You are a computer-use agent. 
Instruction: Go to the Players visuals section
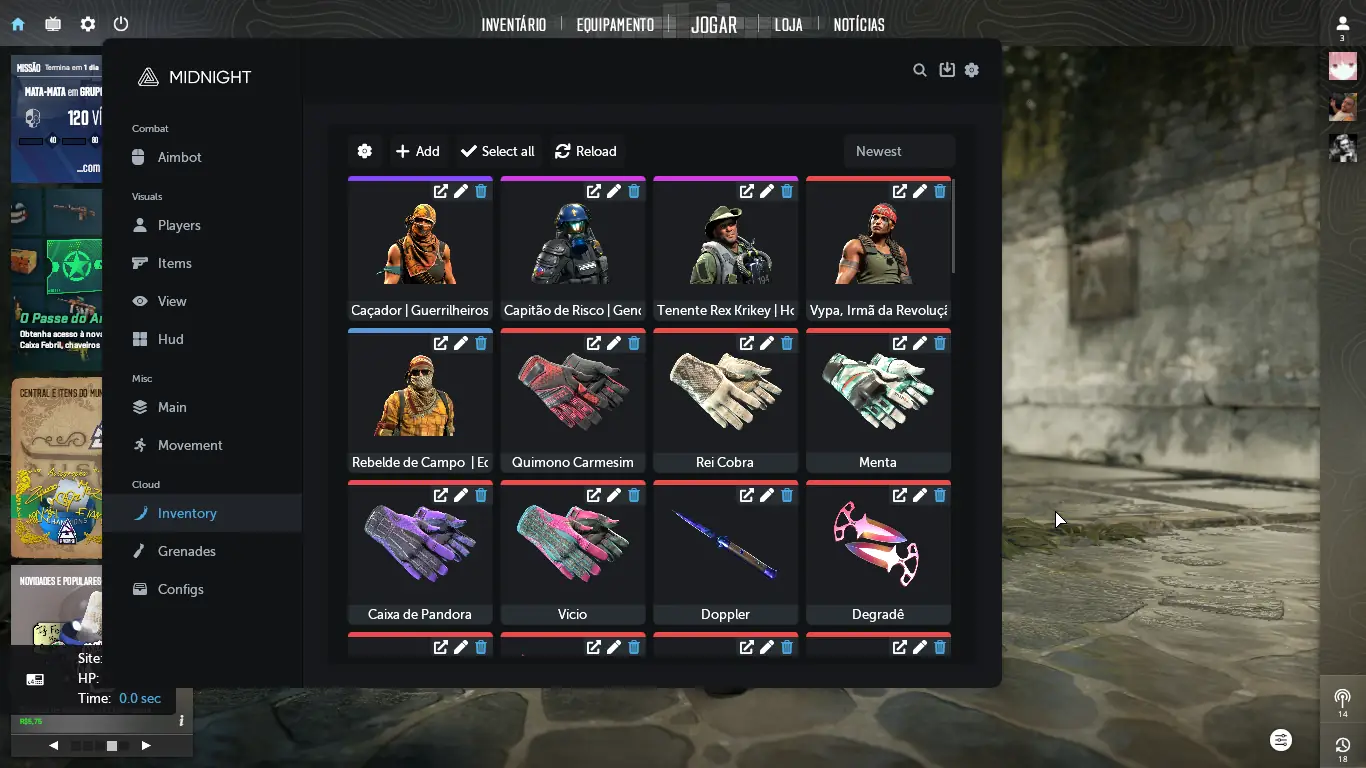point(179,225)
